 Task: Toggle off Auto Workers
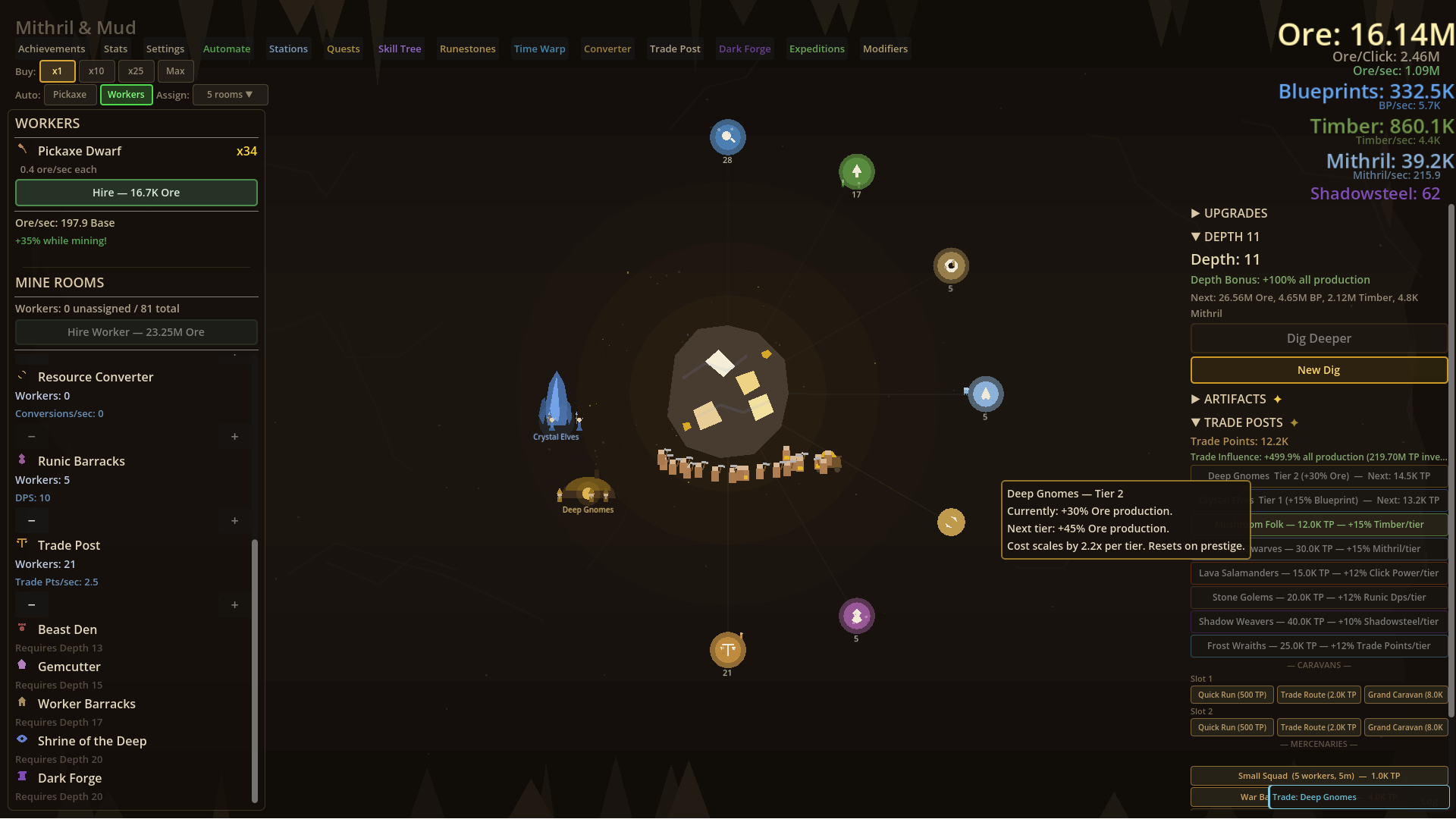(x=126, y=94)
